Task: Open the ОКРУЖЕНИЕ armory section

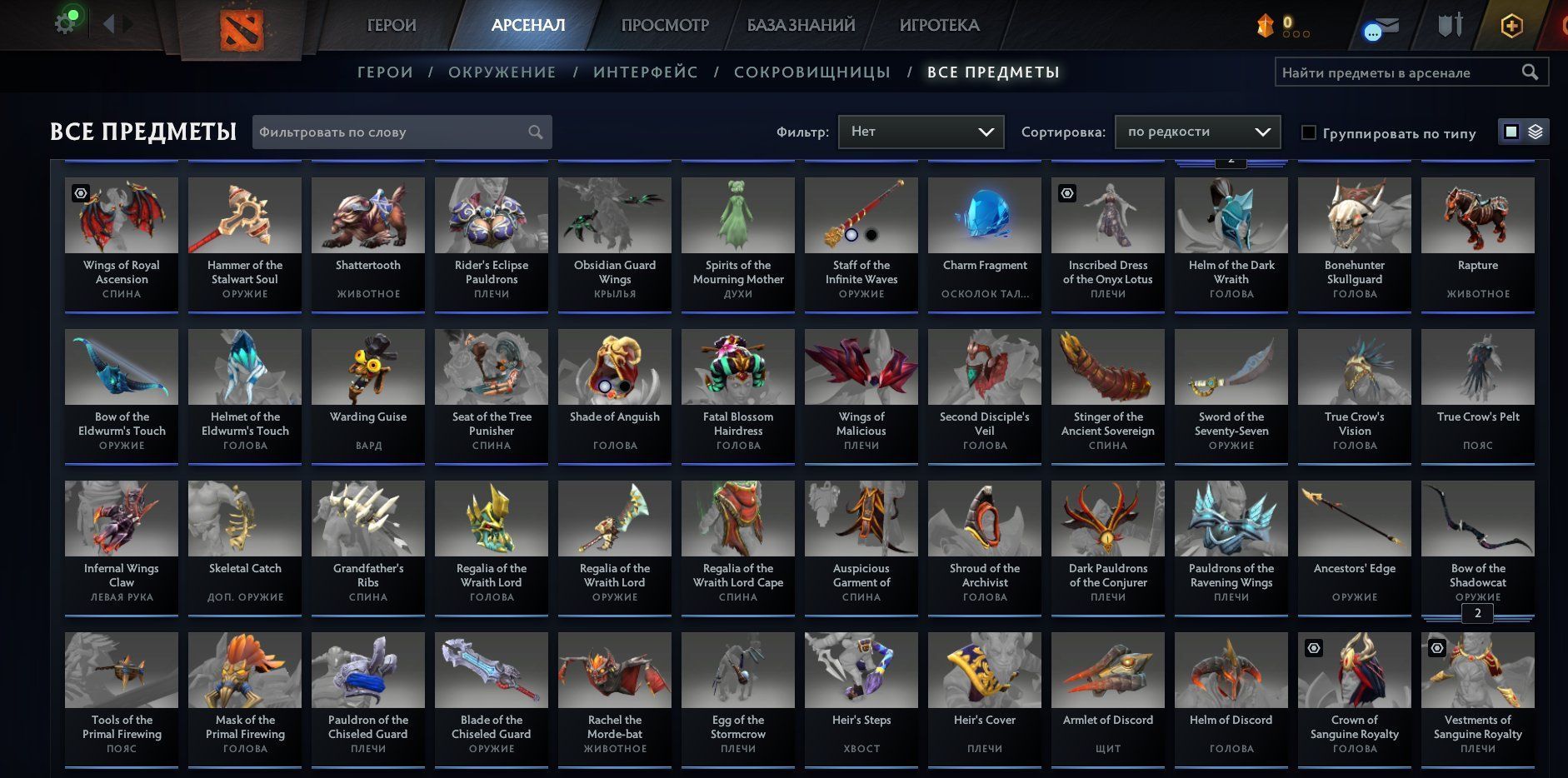Action: (502, 72)
